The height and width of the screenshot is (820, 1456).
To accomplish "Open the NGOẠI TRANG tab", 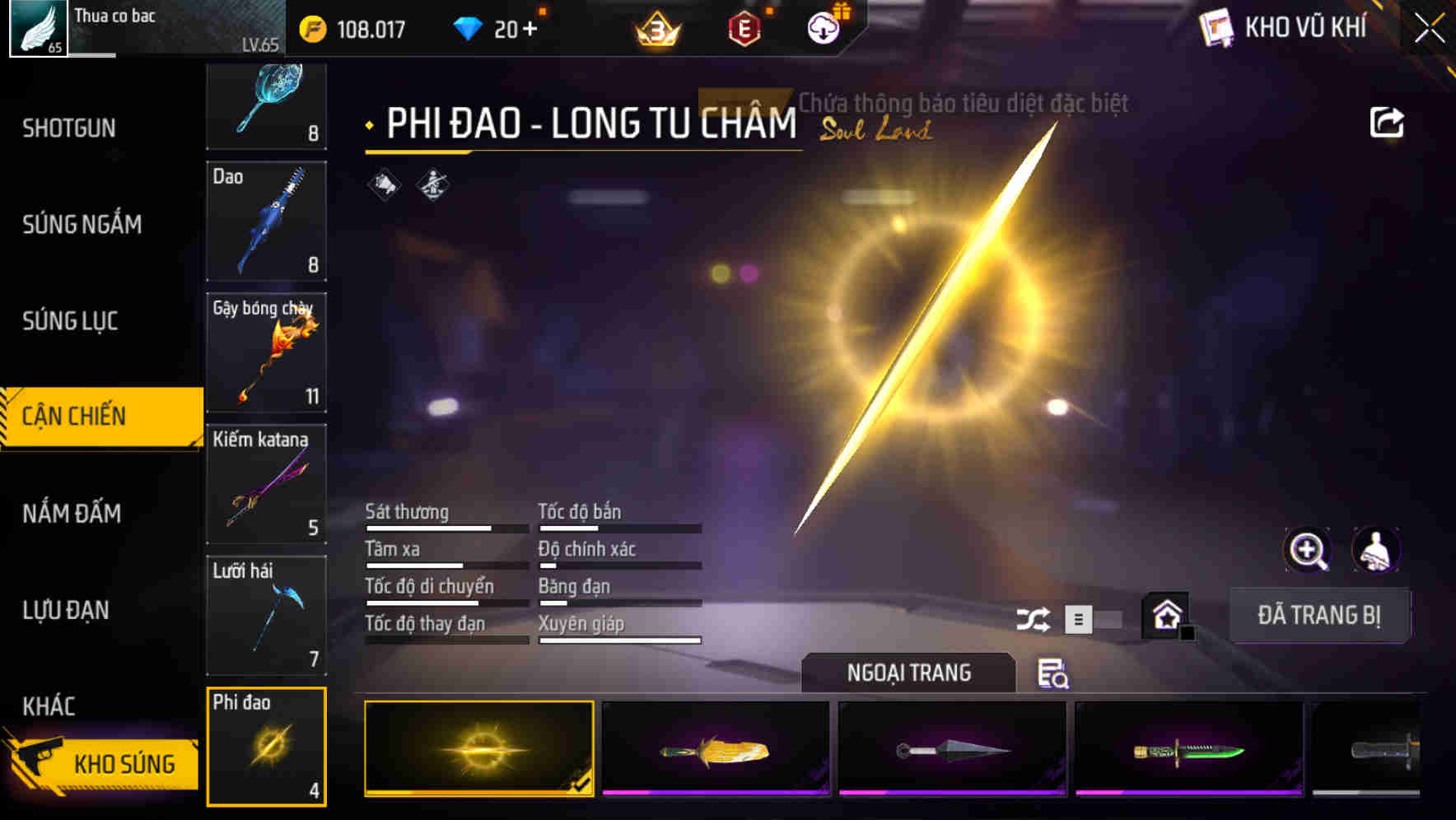I will pos(908,672).
